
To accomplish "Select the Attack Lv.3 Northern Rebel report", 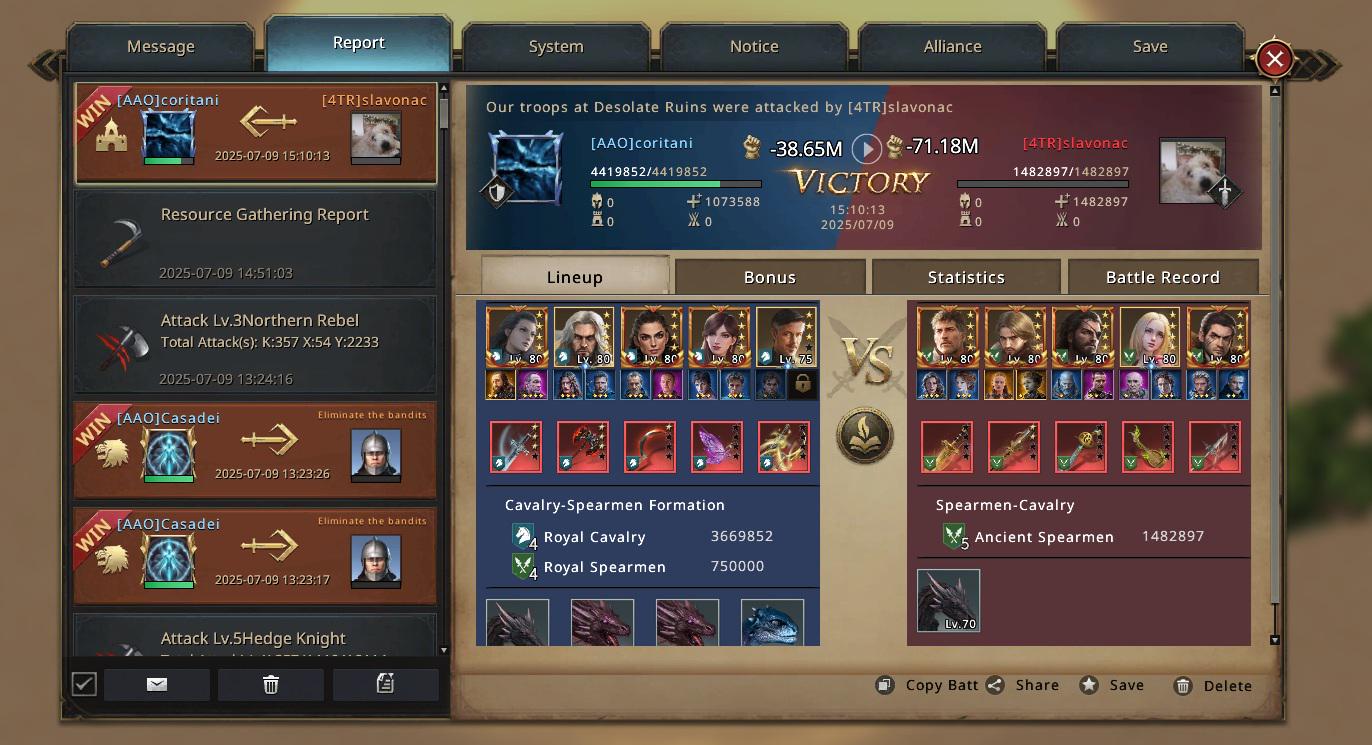I will [x=255, y=345].
